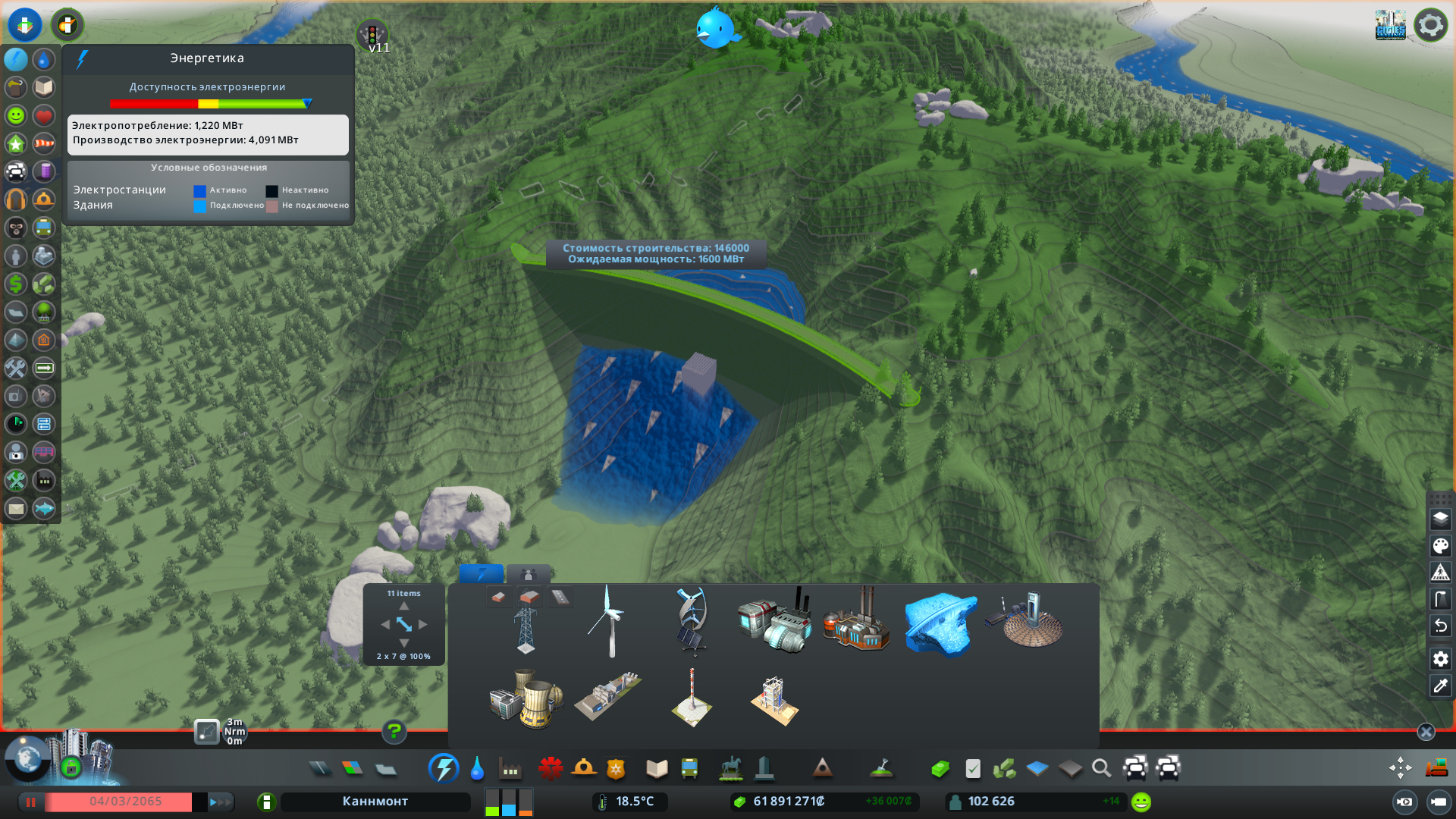Image resolution: width=1456 pixels, height=819 pixels.
Task: Activate the bulldozer tool
Action: click(1436, 769)
